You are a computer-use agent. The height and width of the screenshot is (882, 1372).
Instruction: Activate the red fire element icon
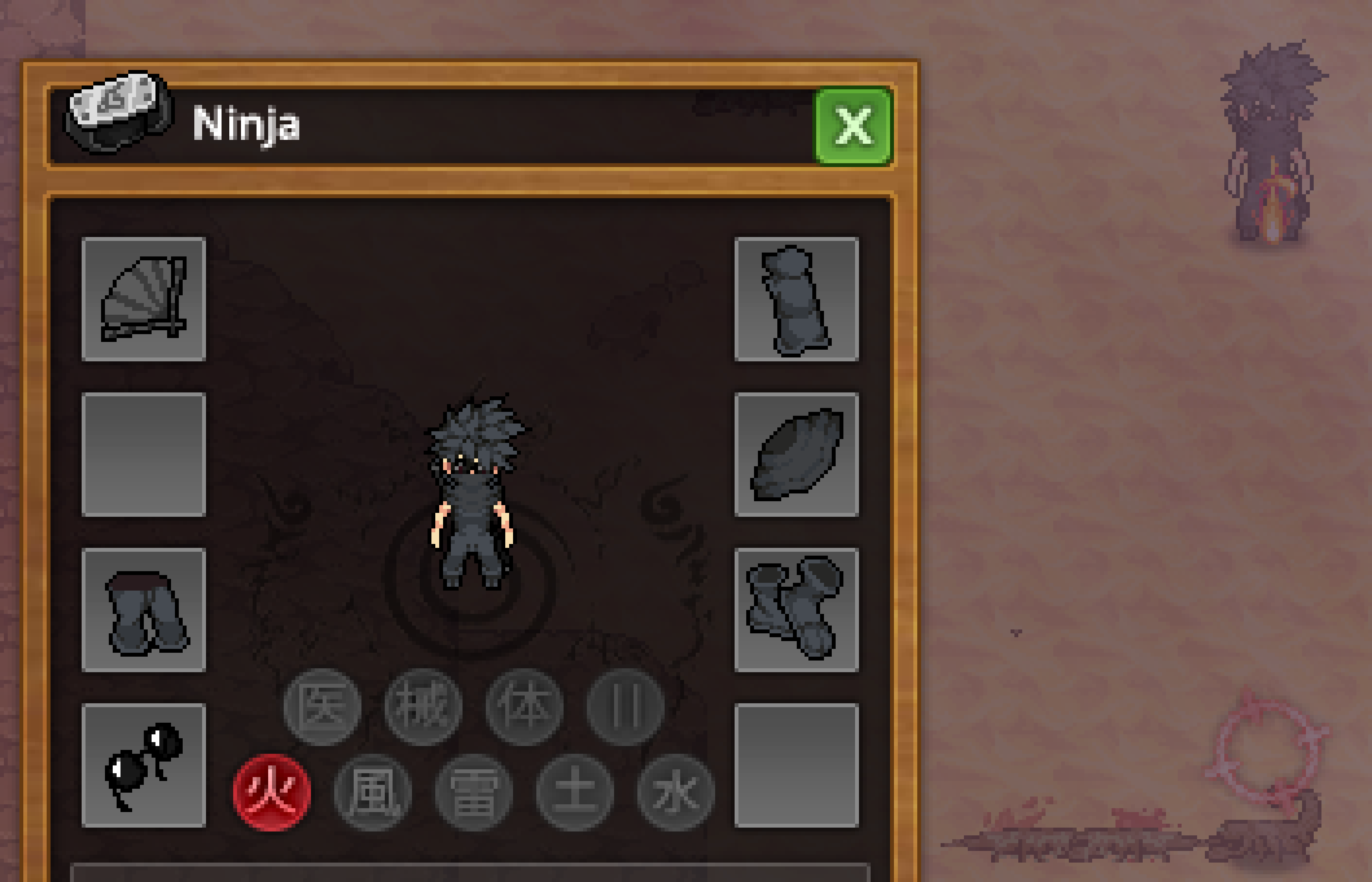272,792
